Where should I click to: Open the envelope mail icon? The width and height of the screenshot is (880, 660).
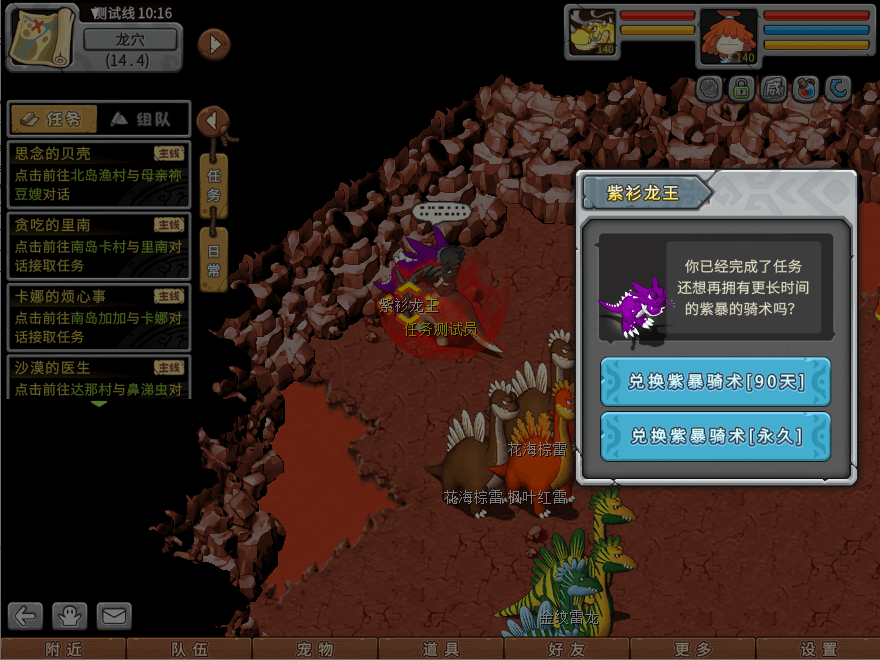coord(114,616)
